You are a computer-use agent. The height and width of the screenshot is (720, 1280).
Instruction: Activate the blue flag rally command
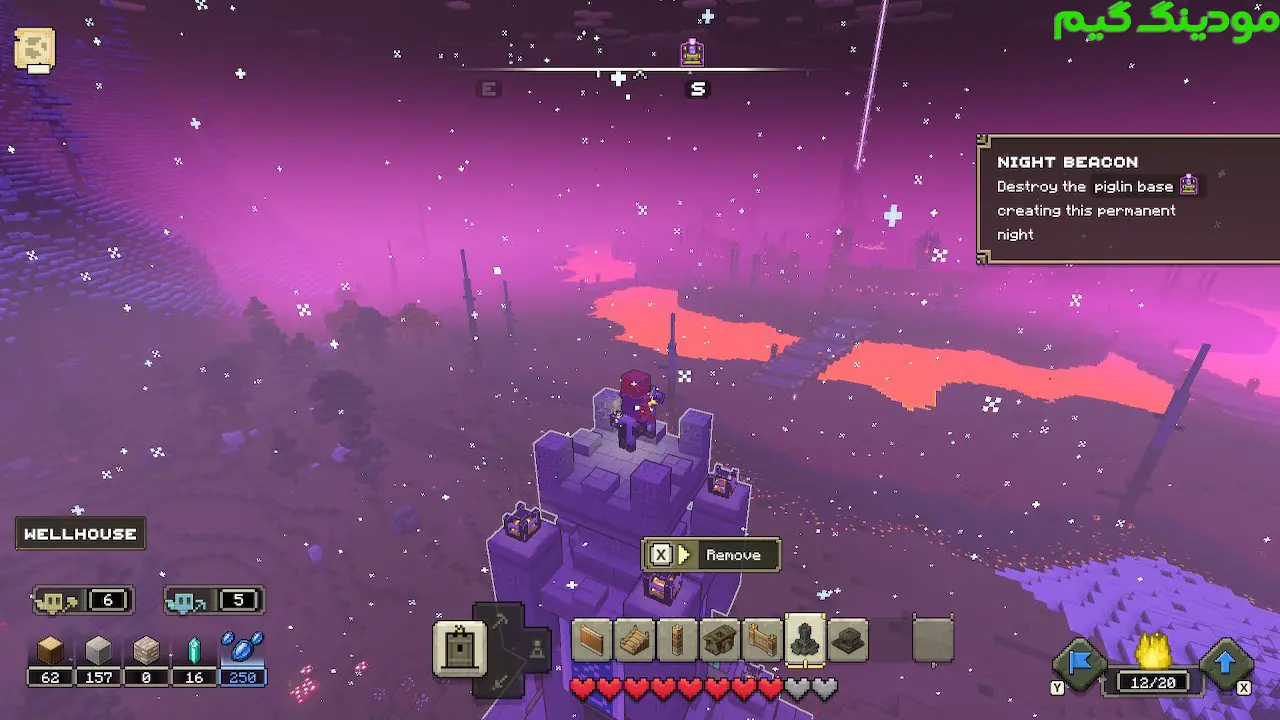pos(1081,663)
